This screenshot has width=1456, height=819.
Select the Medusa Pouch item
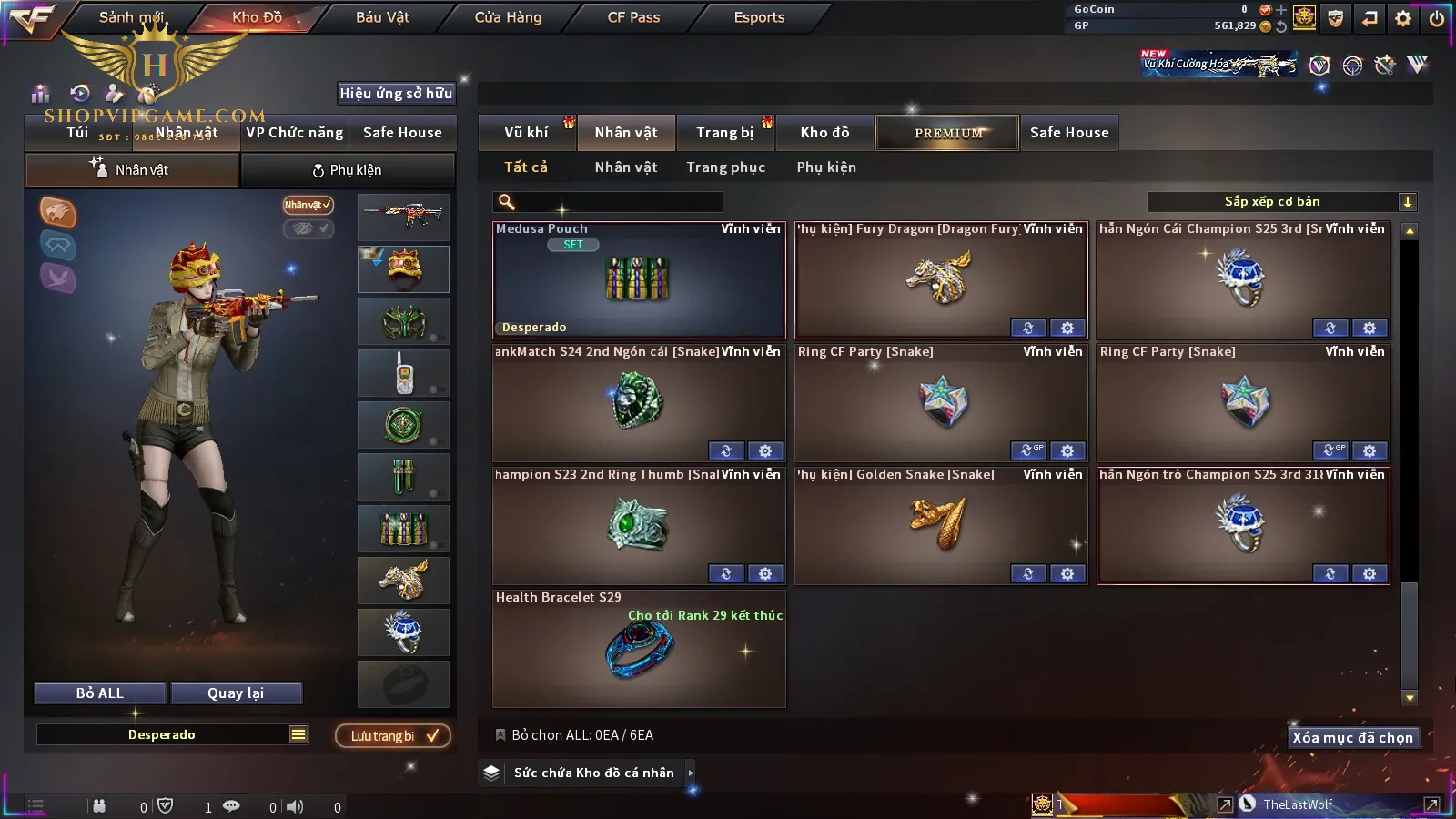(638, 280)
